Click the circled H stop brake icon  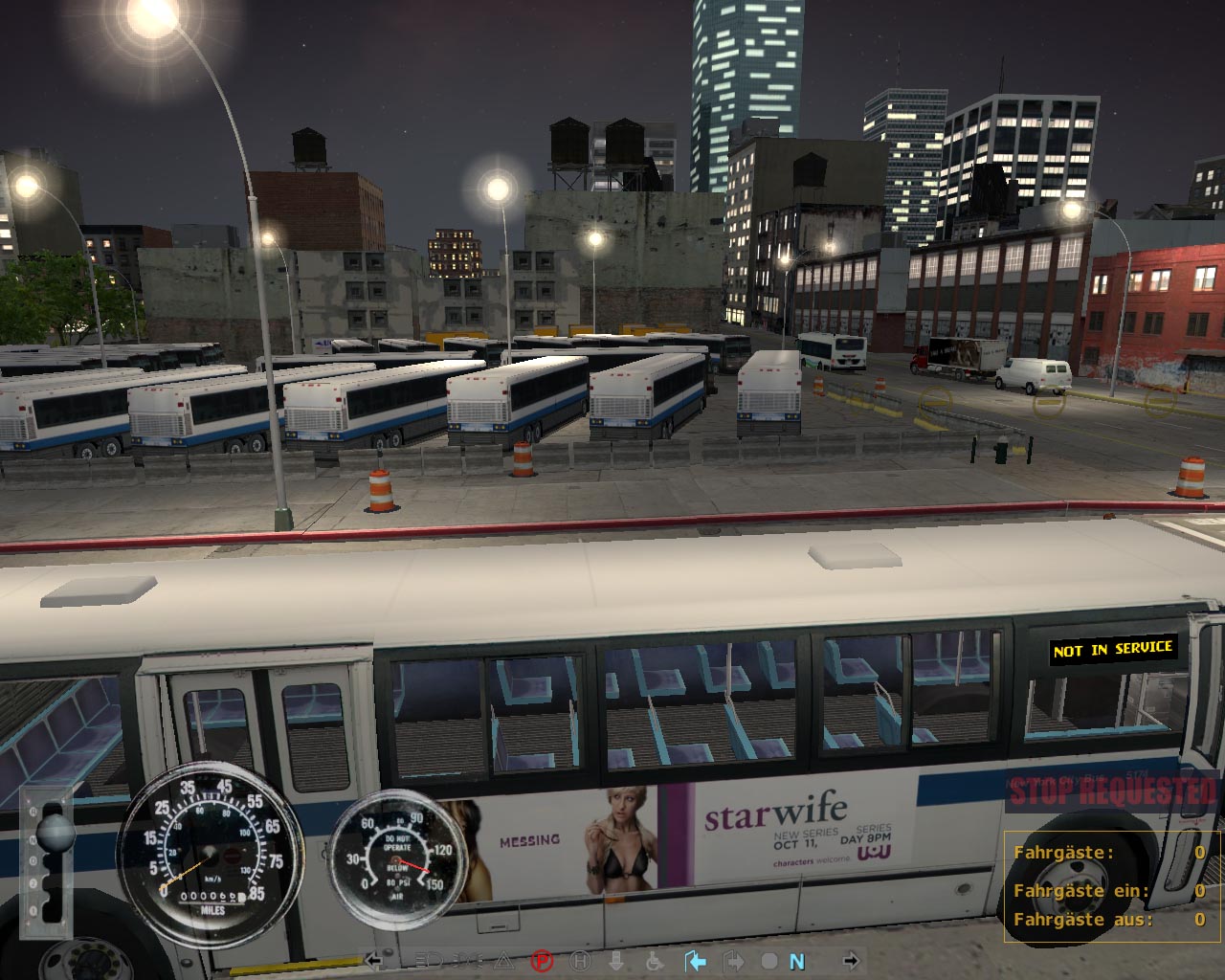(580, 961)
